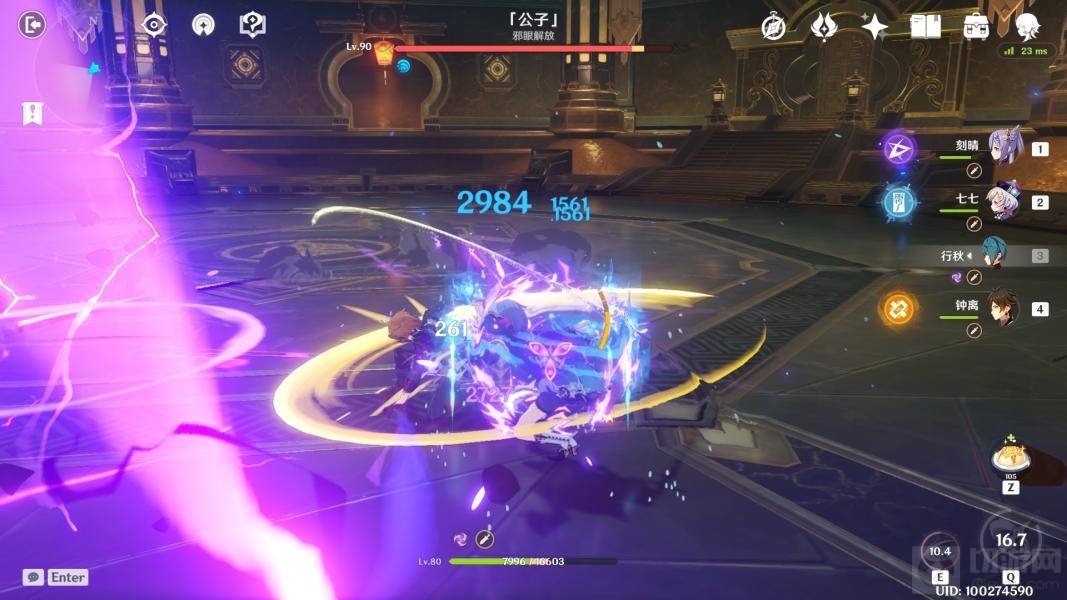Open the Adventurer Handbook book icon
1067x600 pixels.
click(926, 27)
